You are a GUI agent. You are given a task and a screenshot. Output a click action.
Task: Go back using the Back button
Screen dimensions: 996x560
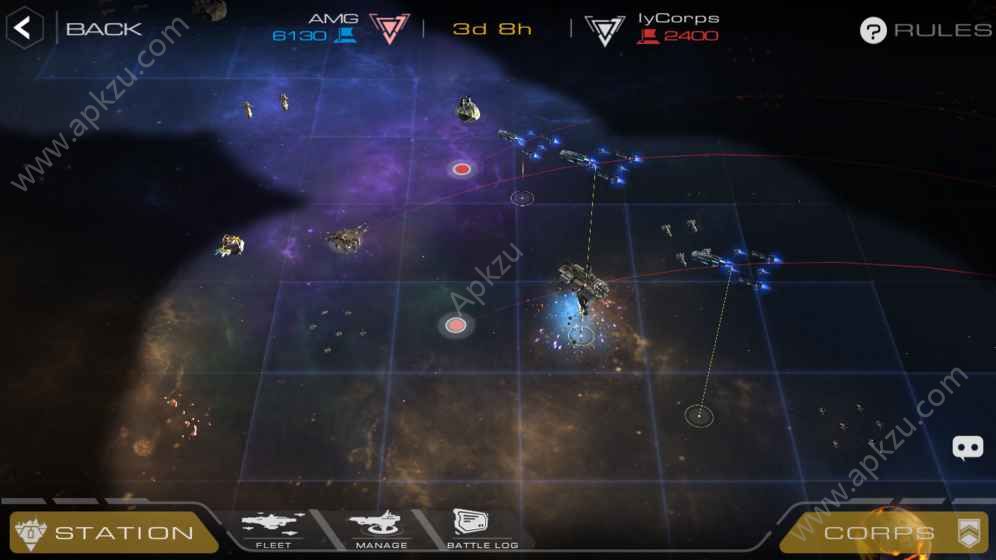click(x=75, y=28)
